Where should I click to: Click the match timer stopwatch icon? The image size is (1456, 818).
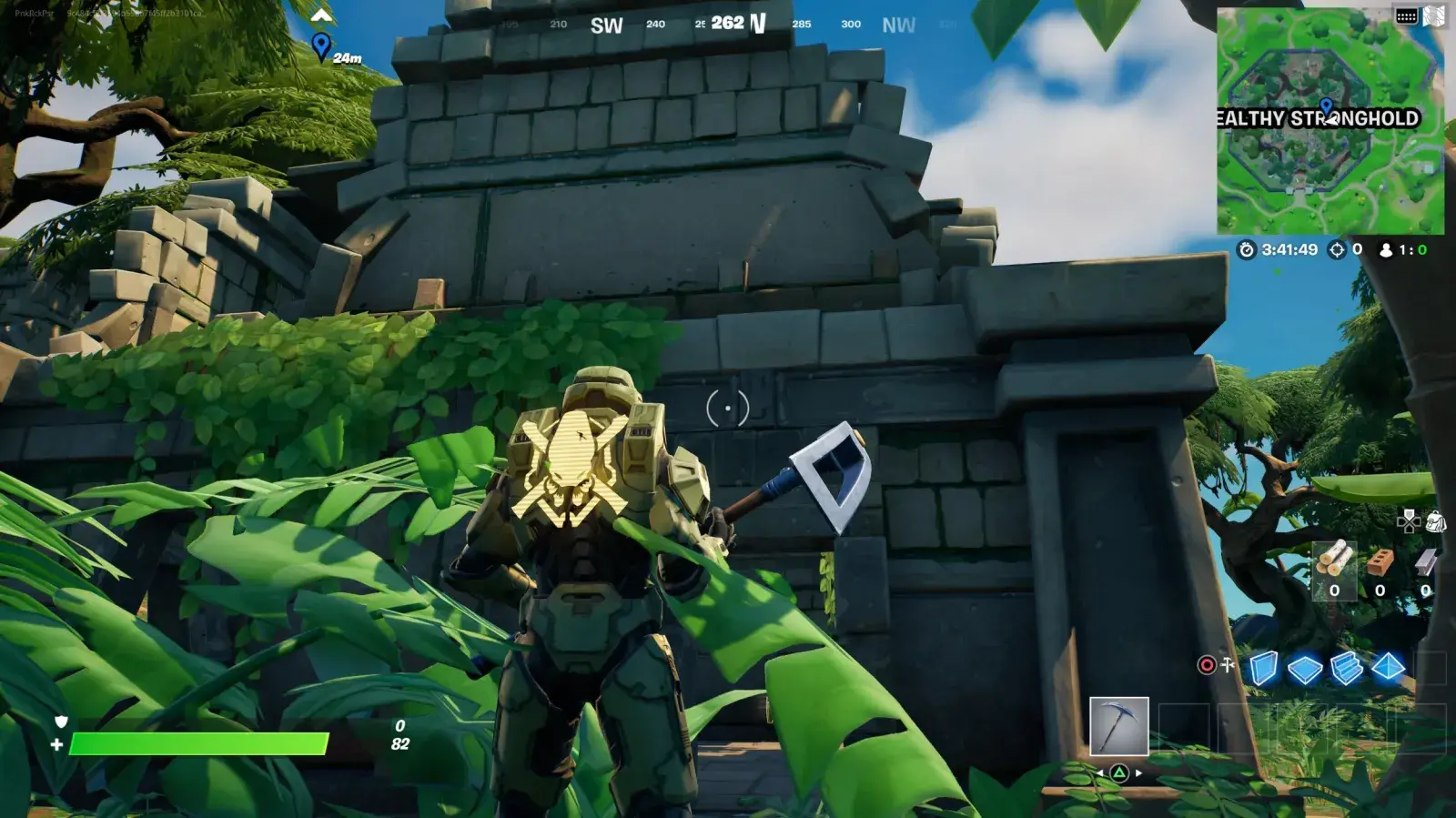point(1248,250)
